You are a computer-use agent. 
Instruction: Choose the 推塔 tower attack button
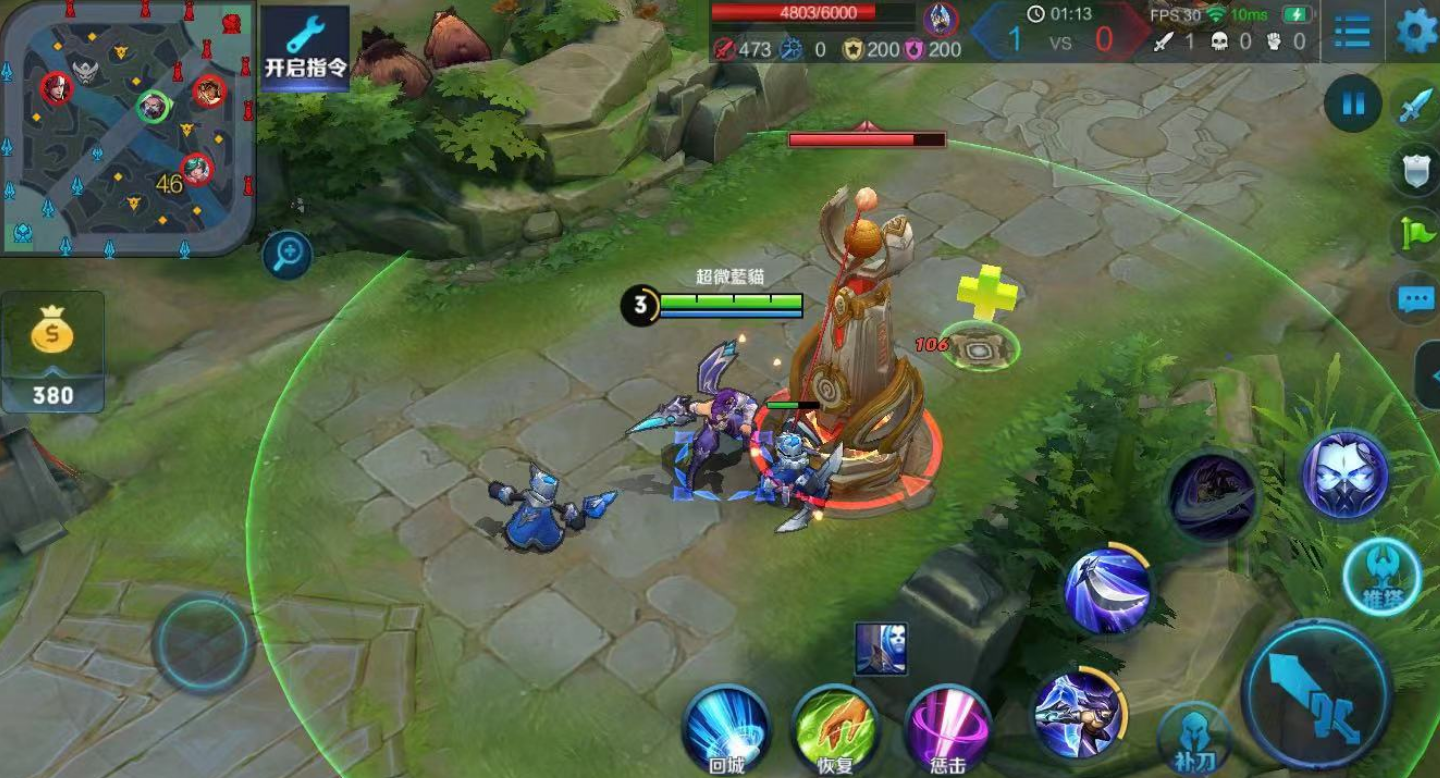1381,577
